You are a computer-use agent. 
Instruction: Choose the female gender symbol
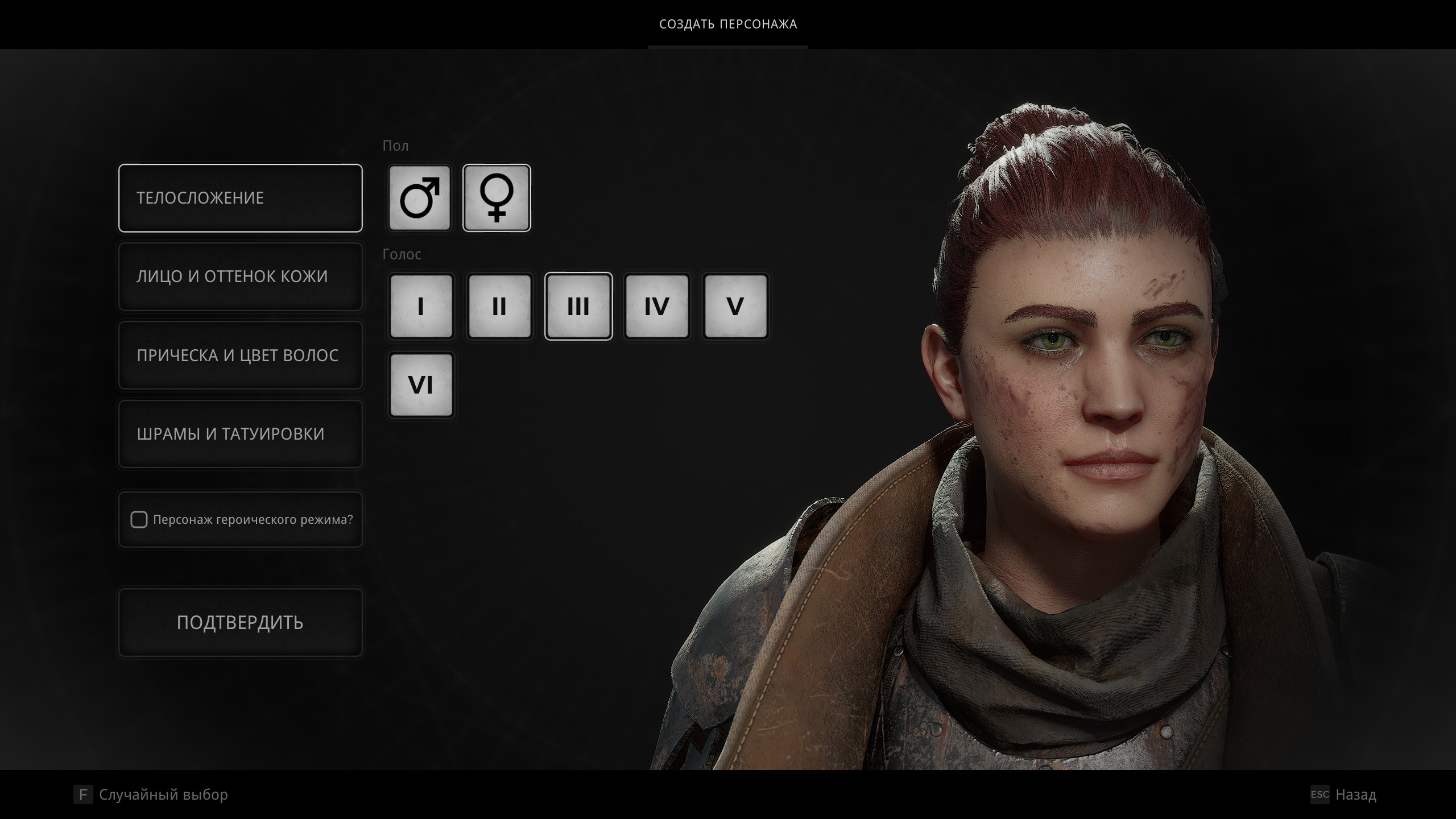pos(497,198)
